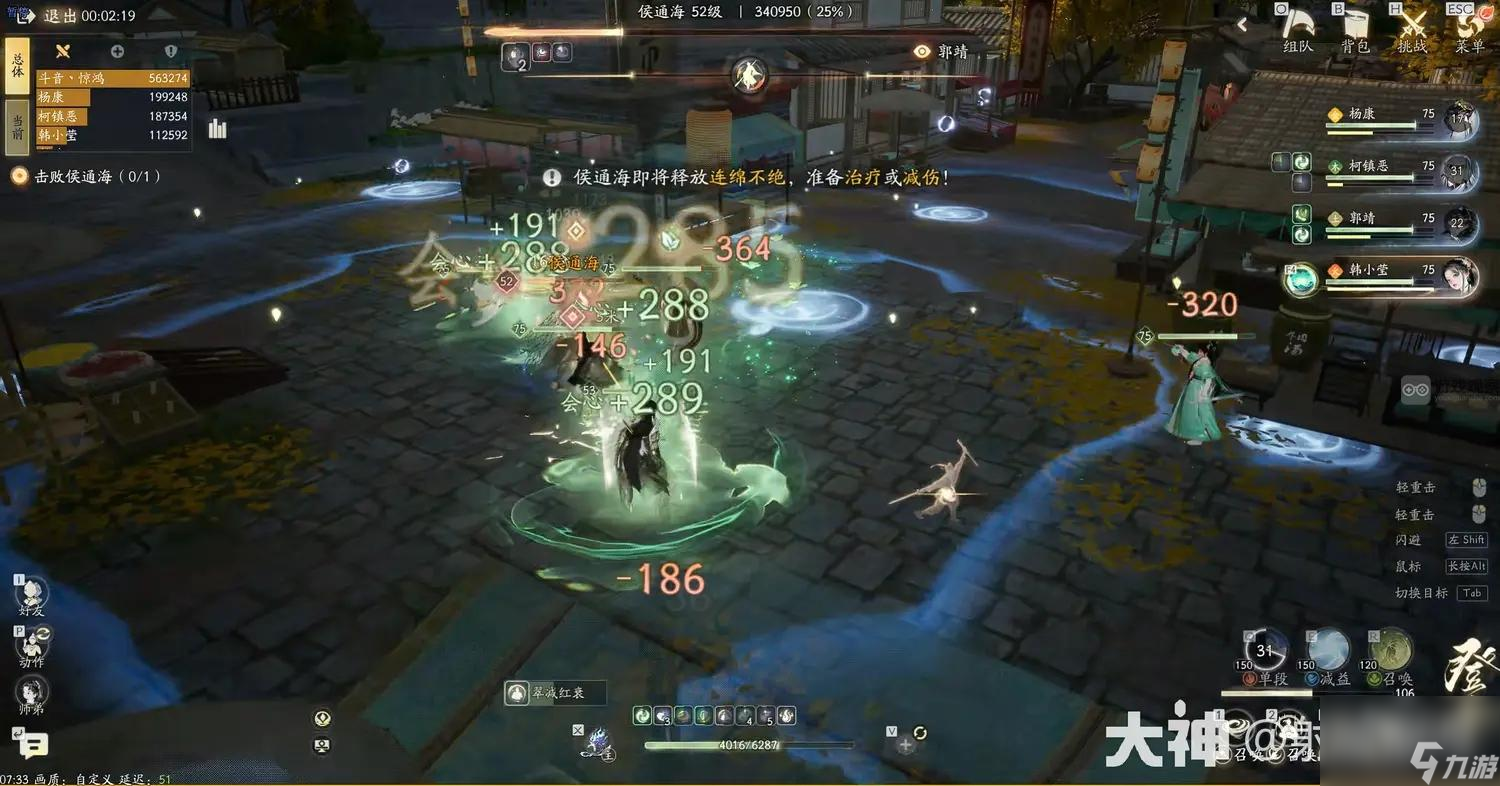The width and height of the screenshot is (1500, 786).
Task: Collapse the top-right shortcut bar chevron
Action: (1242, 23)
